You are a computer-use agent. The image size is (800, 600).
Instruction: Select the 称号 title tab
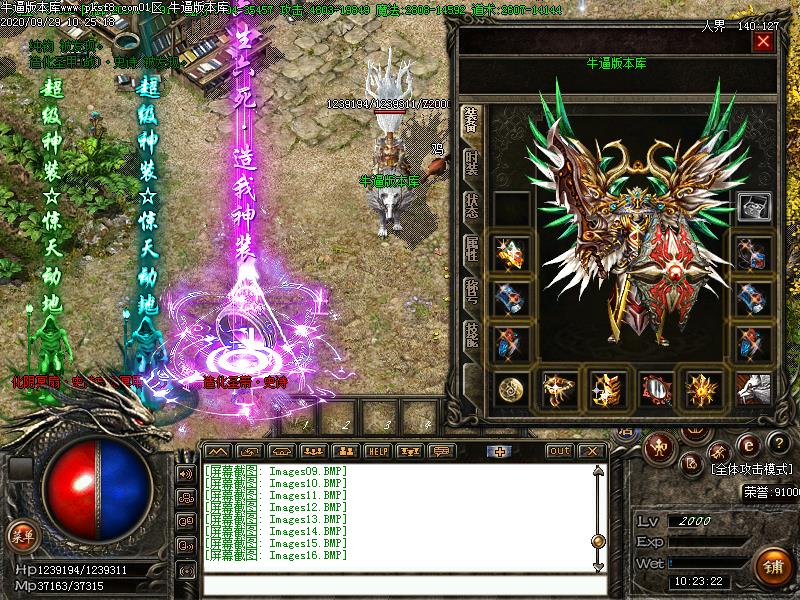pyautogui.click(x=471, y=294)
